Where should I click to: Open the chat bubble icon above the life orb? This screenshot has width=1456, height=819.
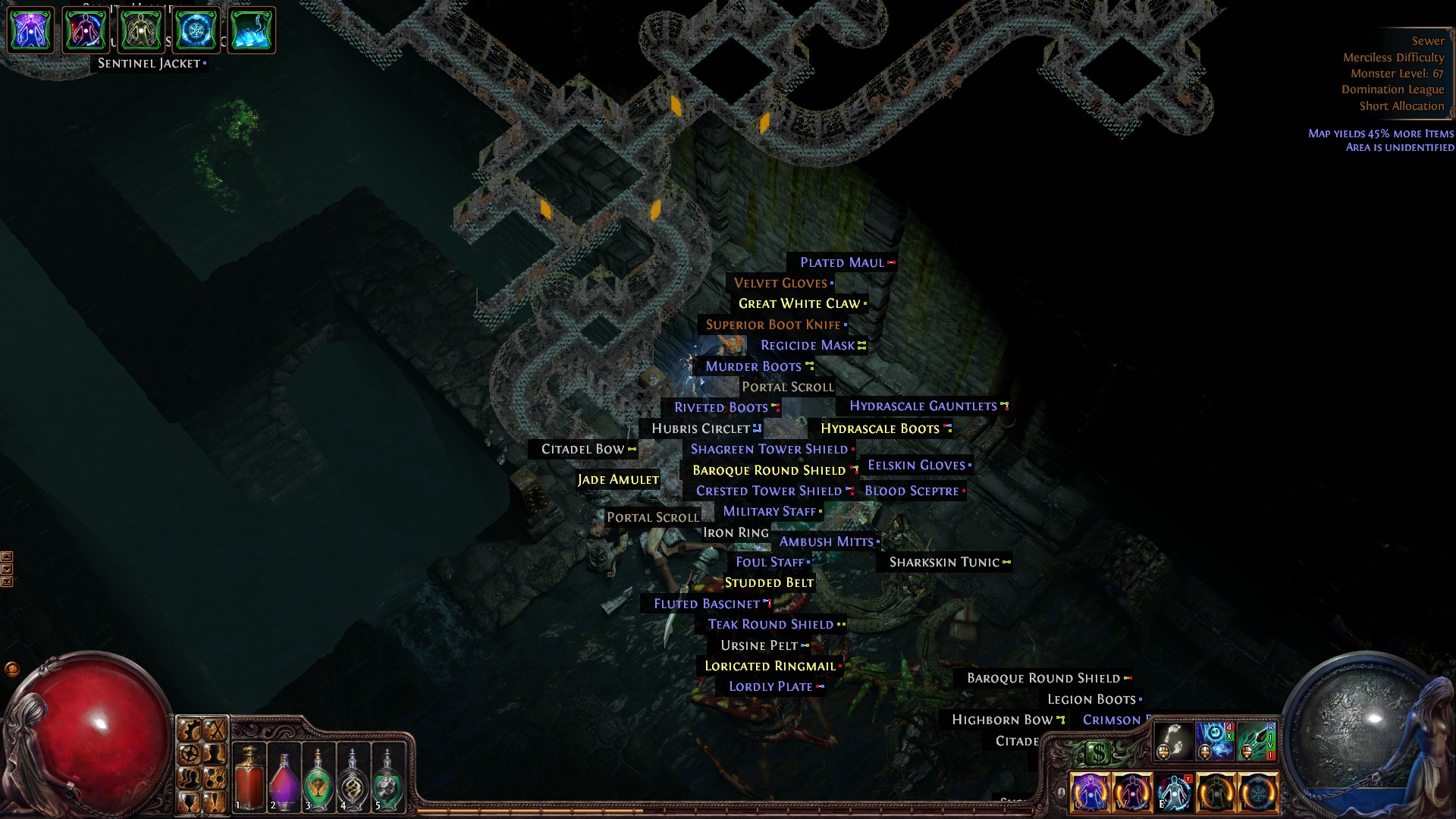(x=12, y=669)
